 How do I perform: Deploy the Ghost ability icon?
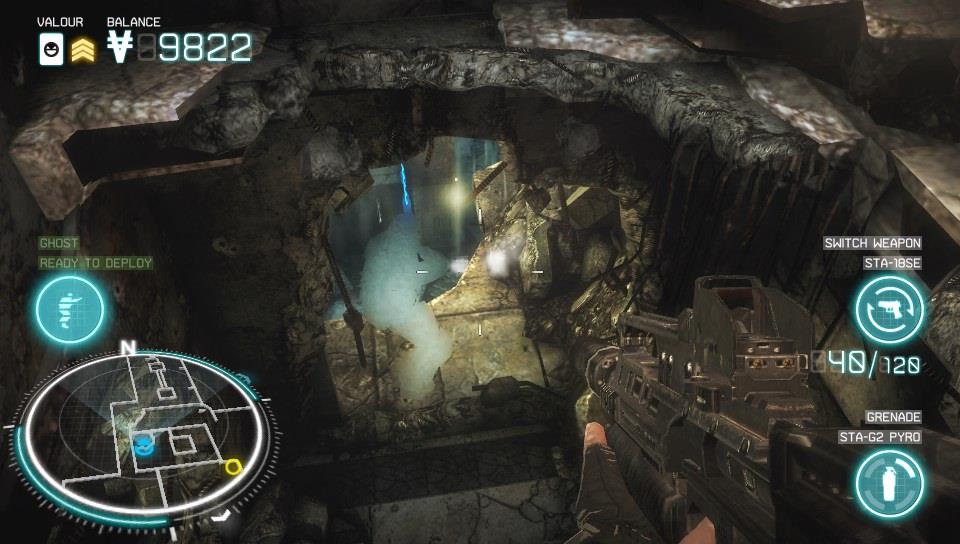click(70, 307)
